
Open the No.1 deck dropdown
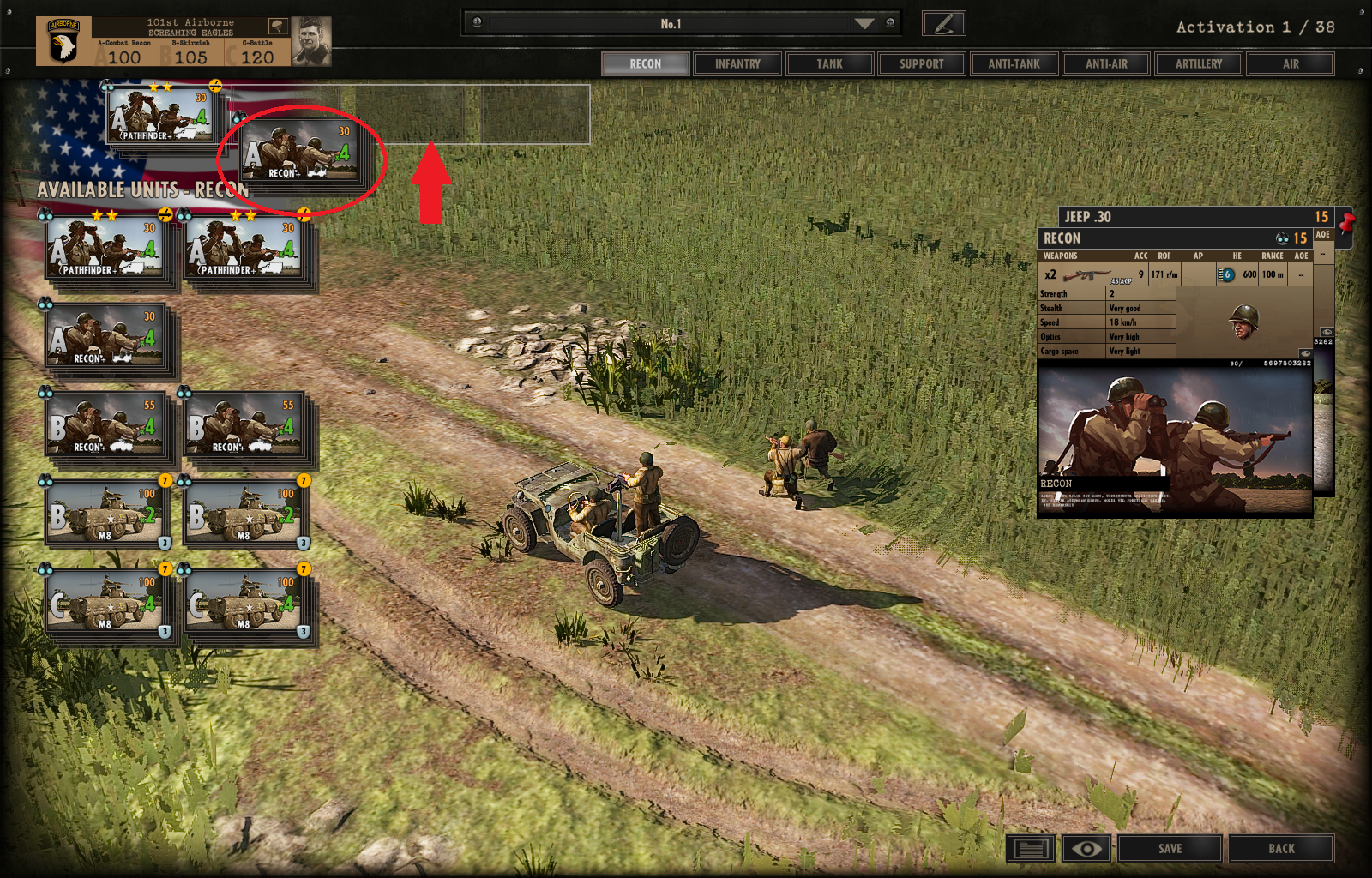(864, 24)
